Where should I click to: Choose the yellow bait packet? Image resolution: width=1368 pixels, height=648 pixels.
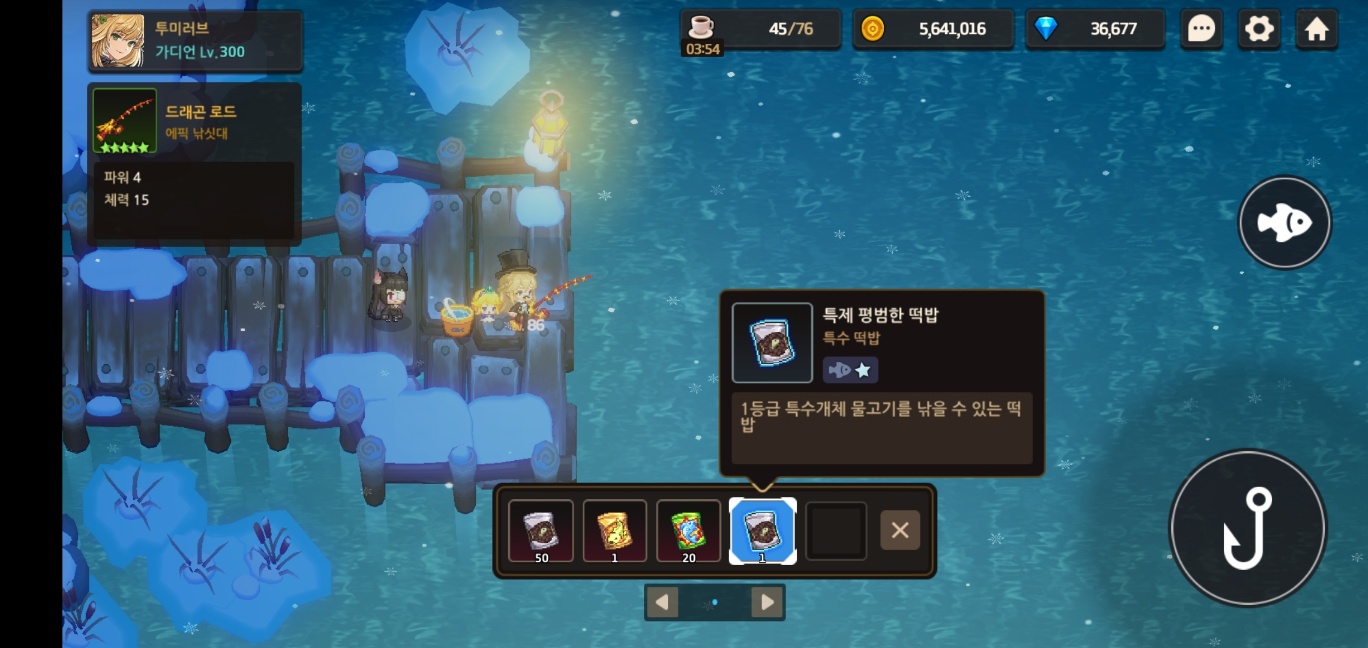615,530
